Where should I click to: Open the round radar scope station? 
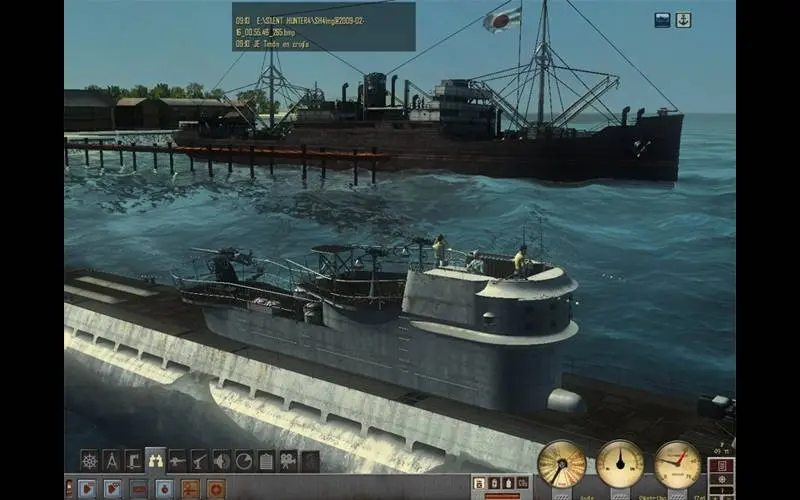243,460
